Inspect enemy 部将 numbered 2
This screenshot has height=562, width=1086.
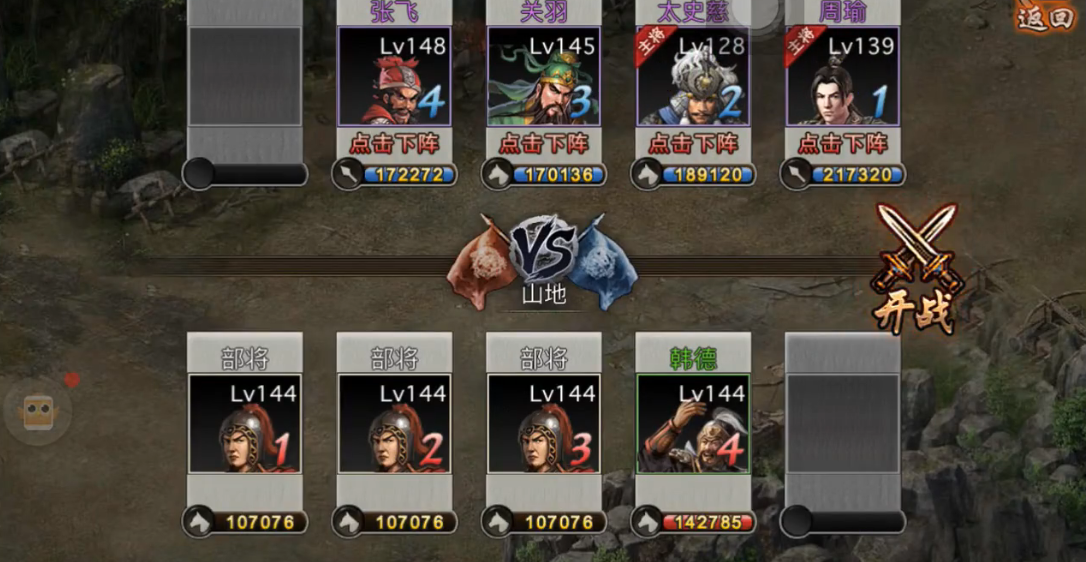coord(394,424)
